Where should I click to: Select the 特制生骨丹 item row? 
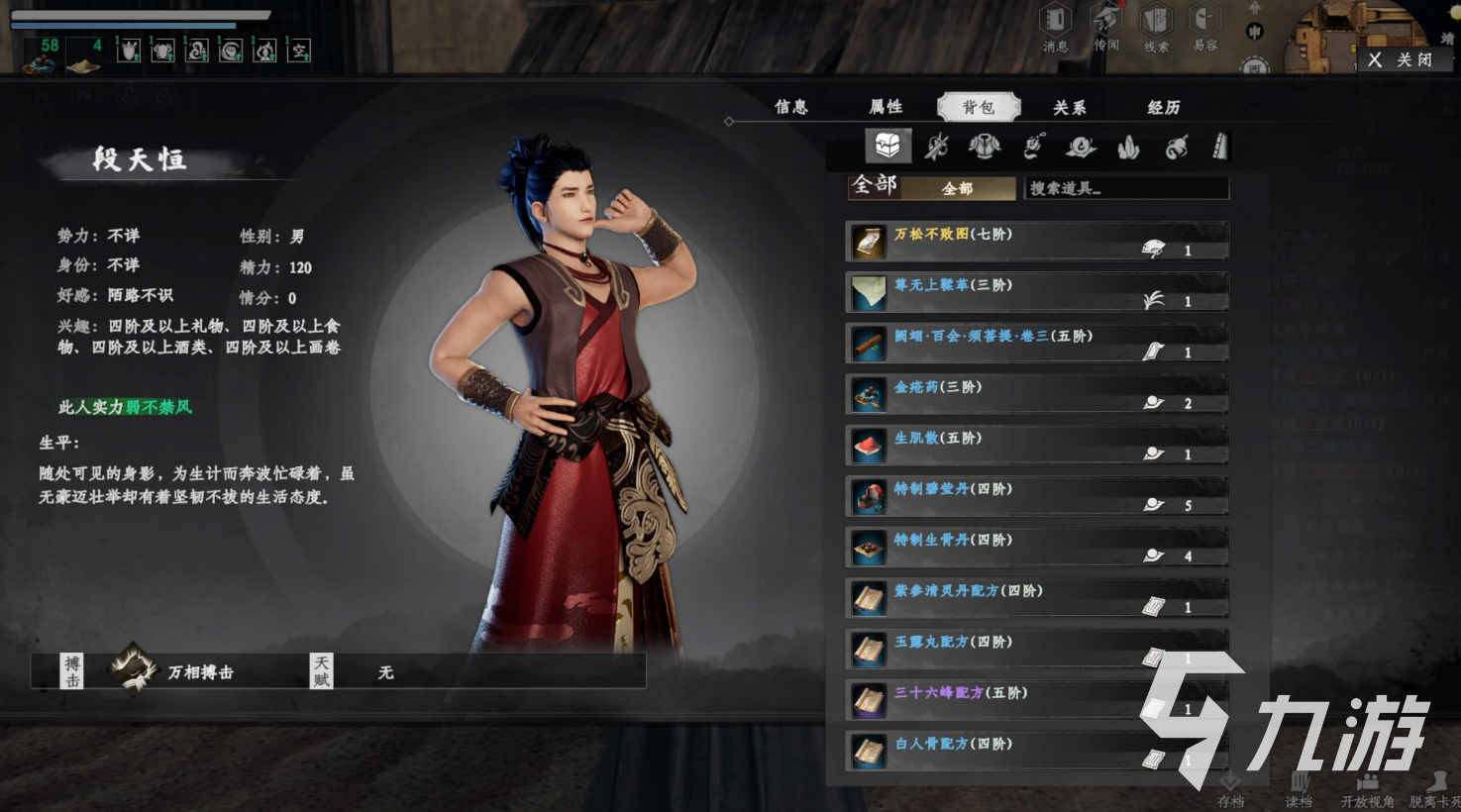pos(1036,548)
